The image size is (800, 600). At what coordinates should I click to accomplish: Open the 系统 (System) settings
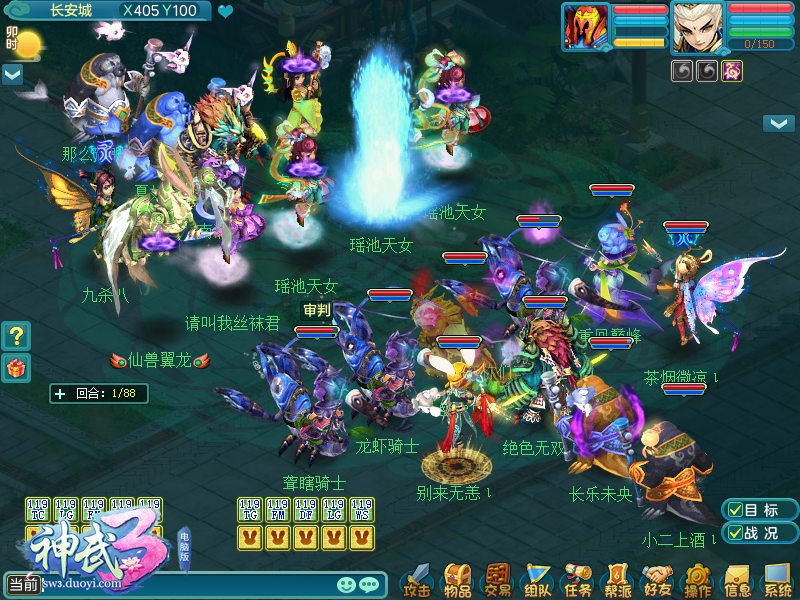[x=778, y=579]
